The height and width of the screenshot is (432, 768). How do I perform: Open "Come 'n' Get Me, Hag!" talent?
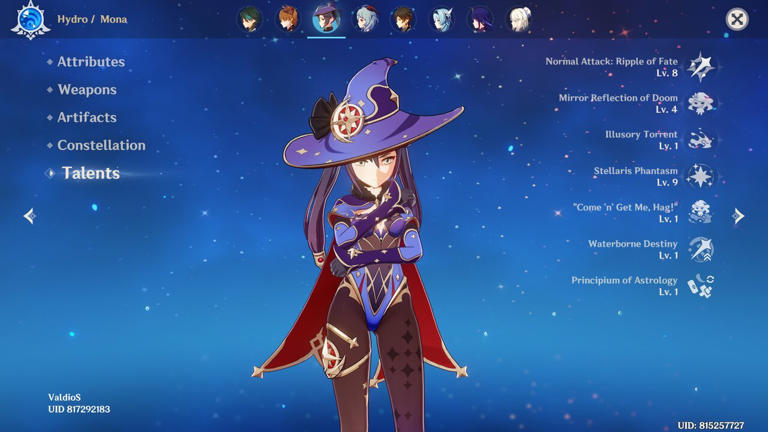click(700, 212)
